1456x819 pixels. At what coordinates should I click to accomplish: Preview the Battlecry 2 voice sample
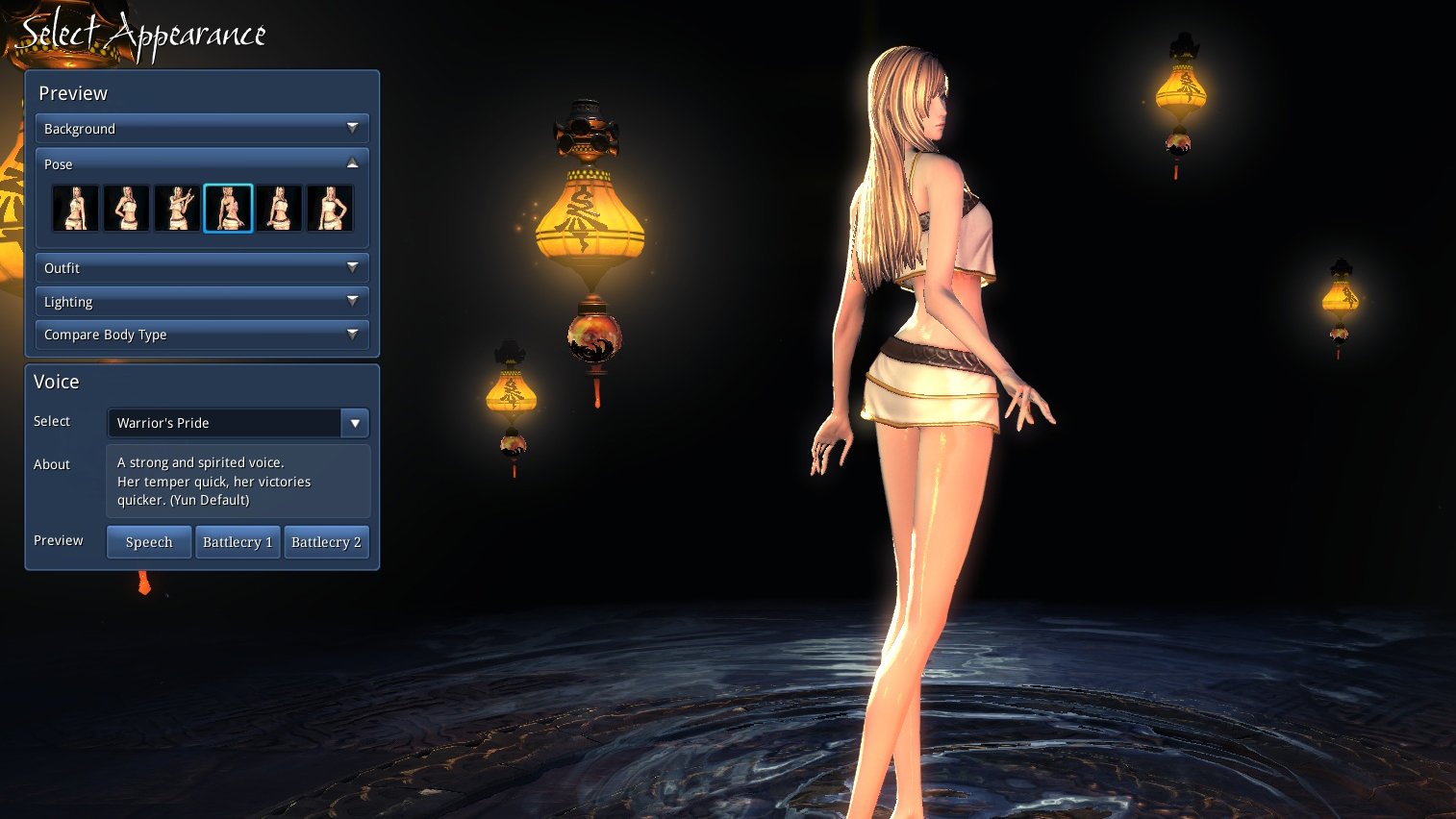326,542
